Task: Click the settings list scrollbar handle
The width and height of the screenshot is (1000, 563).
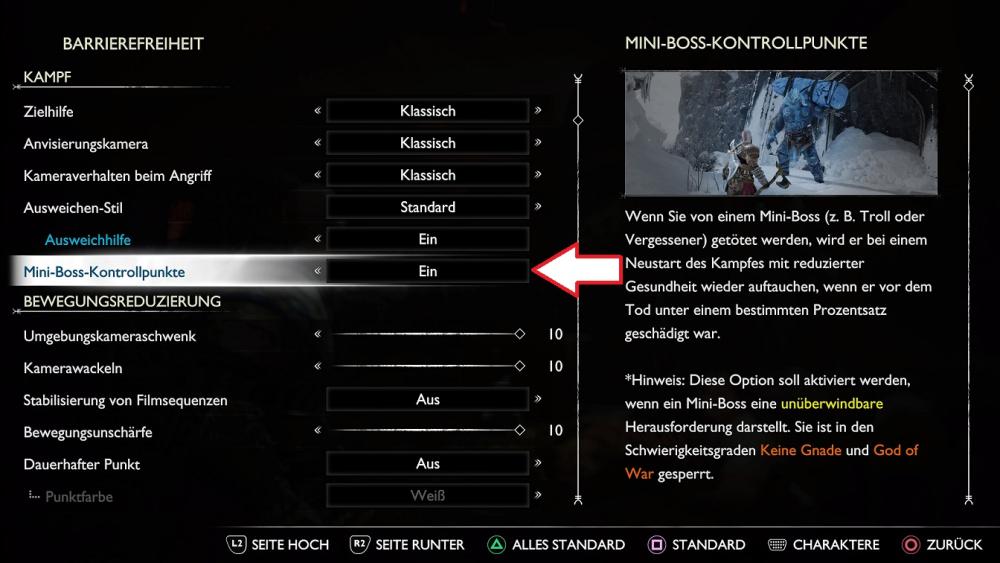Action: [577, 120]
